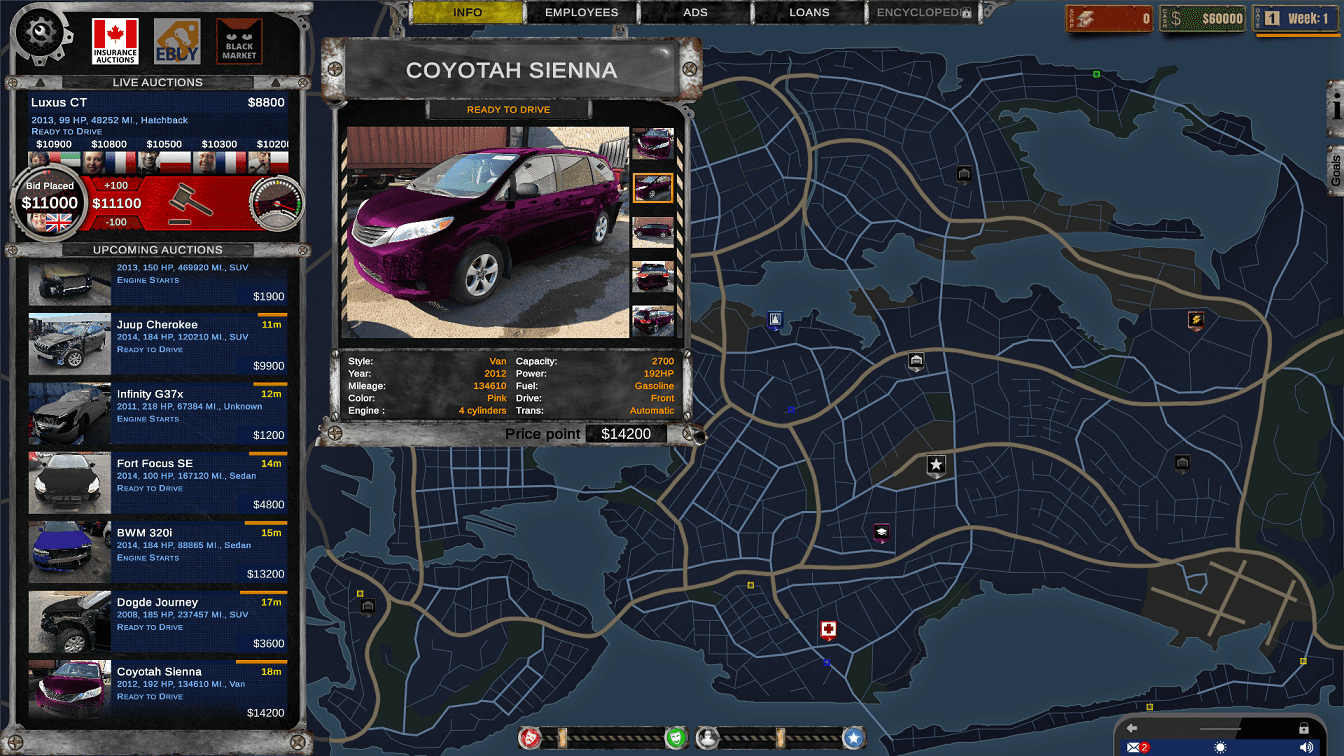Open the mail inbox with 2 messages
The width and height of the screenshot is (1344, 756).
coord(1137,747)
